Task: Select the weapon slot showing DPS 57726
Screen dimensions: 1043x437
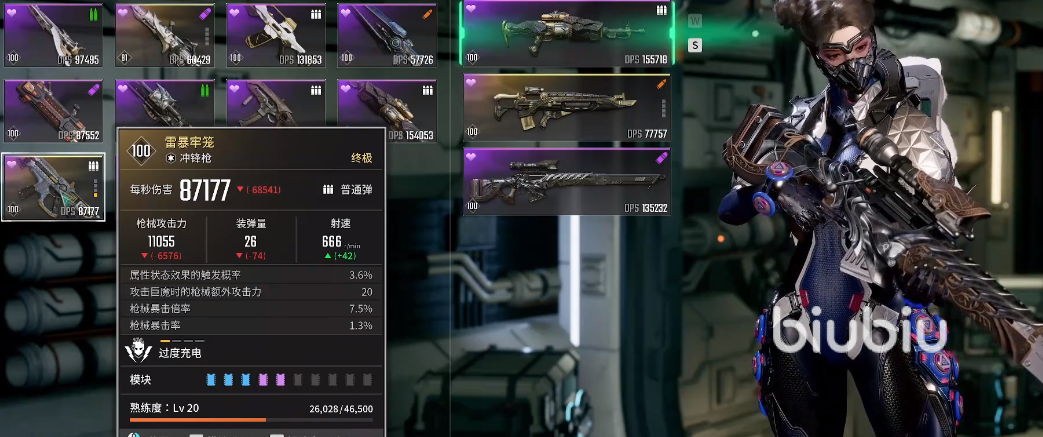Action: 388,35
